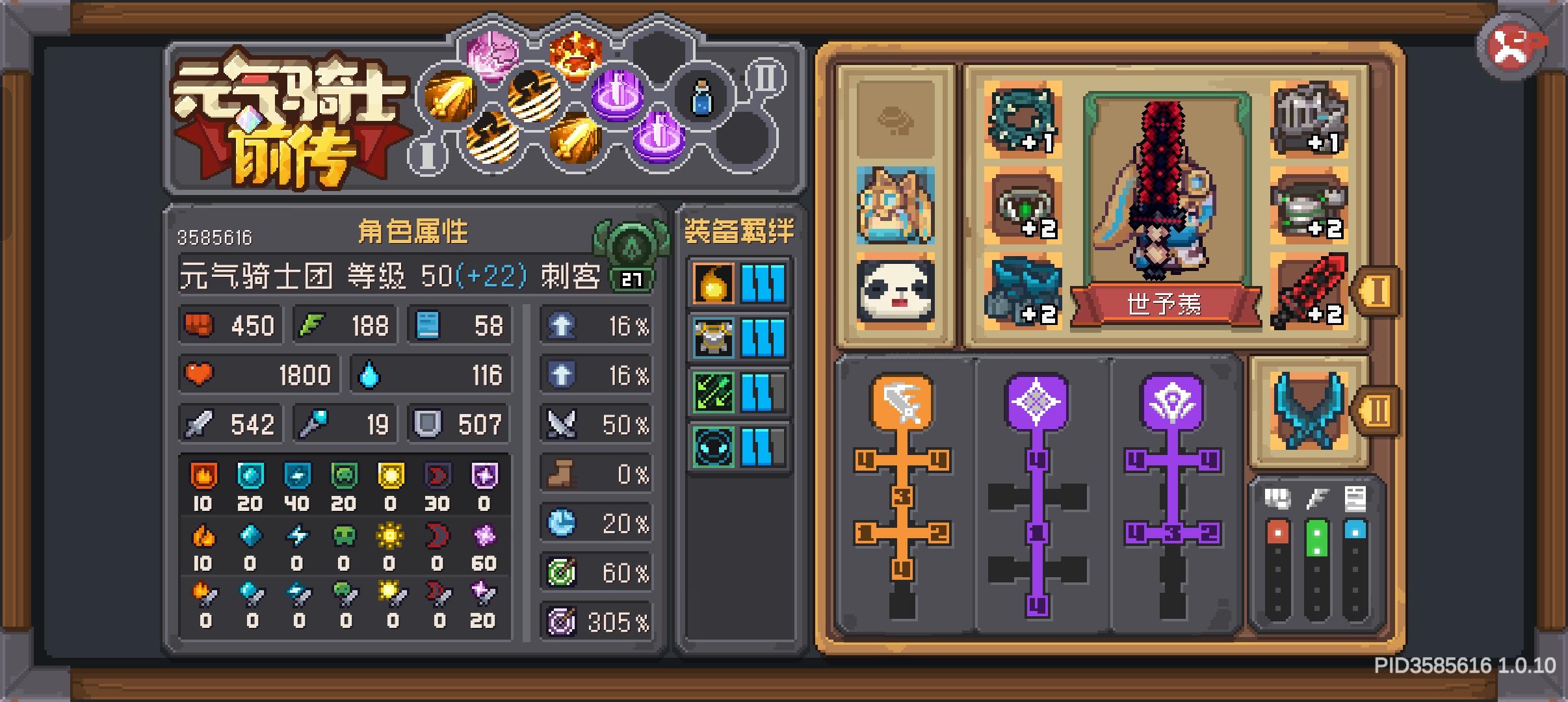
Task: Switch to talent page I
Action: [428, 155]
